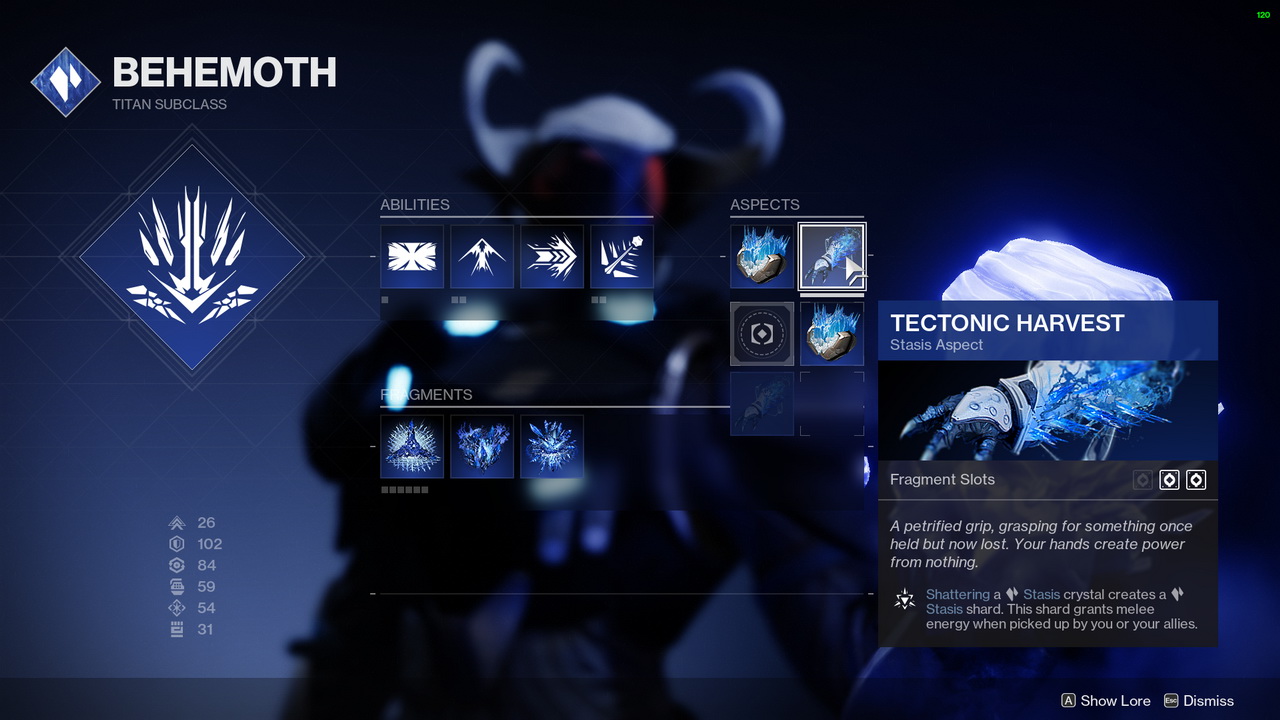Choose the bursting ice shard fragment
Viewport: 1280px width, 720px height.
click(x=552, y=447)
